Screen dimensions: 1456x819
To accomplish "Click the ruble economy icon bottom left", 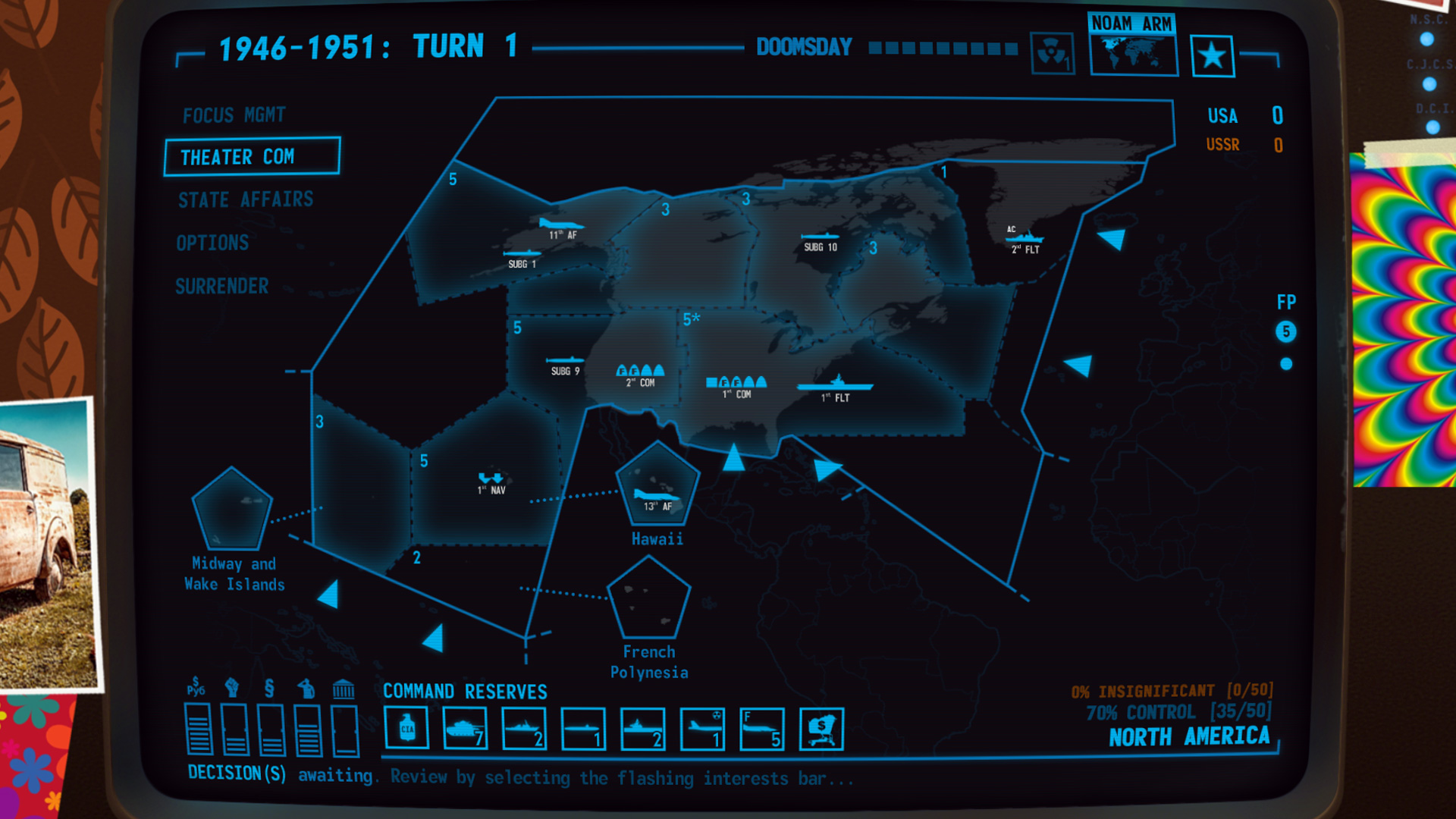I will click(x=196, y=689).
